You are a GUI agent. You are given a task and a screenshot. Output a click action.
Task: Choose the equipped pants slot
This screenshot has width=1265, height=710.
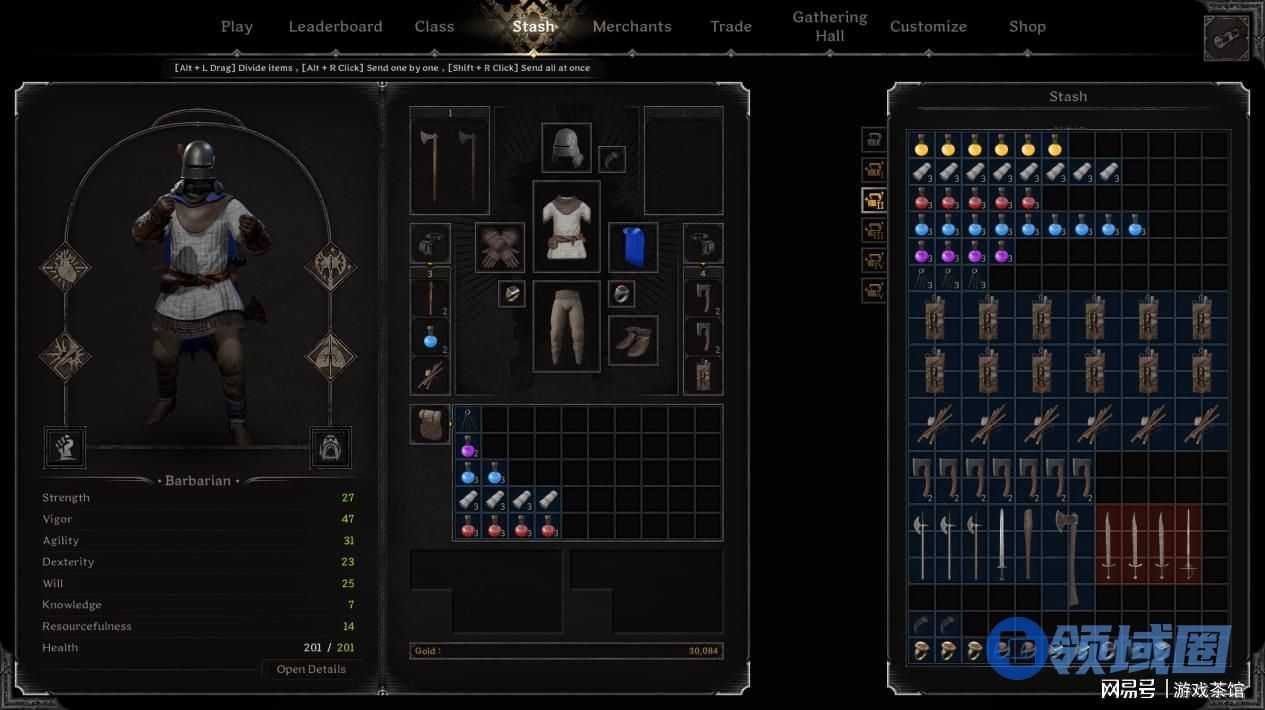(566, 325)
